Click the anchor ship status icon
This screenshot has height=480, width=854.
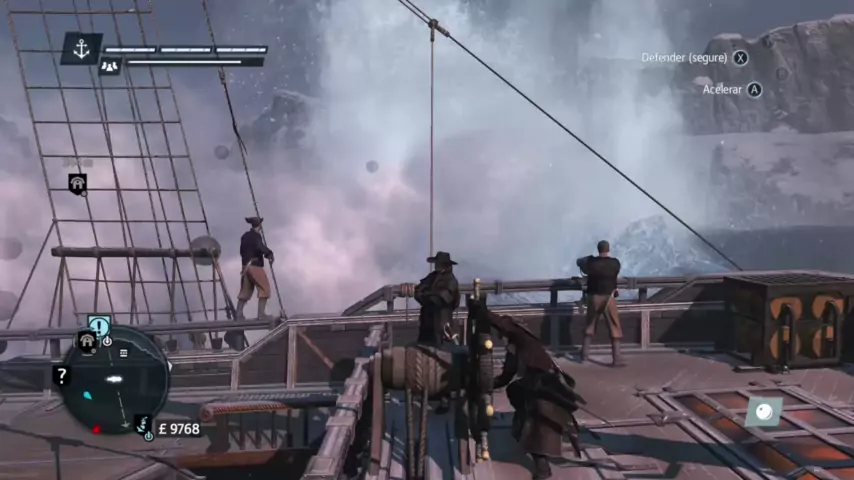click(x=81, y=48)
